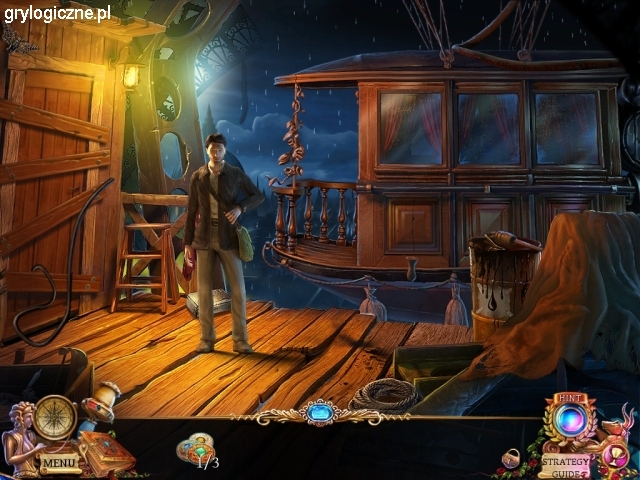The height and width of the screenshot is (480, 640).
Task: Activate the spyglass gadget icon
Action: point(102,401)
